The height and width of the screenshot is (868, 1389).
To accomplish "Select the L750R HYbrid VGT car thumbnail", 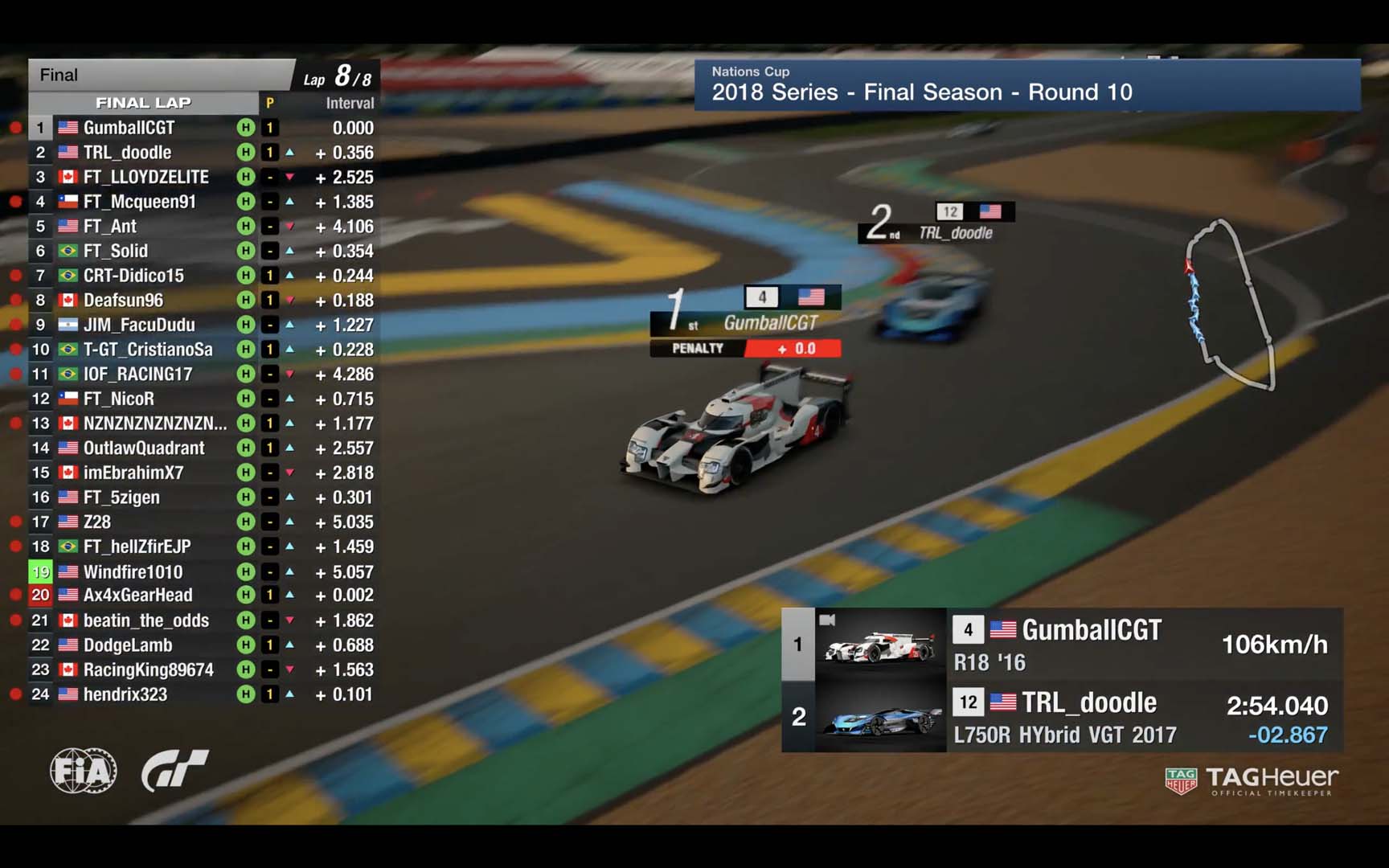I will [881, 718].
